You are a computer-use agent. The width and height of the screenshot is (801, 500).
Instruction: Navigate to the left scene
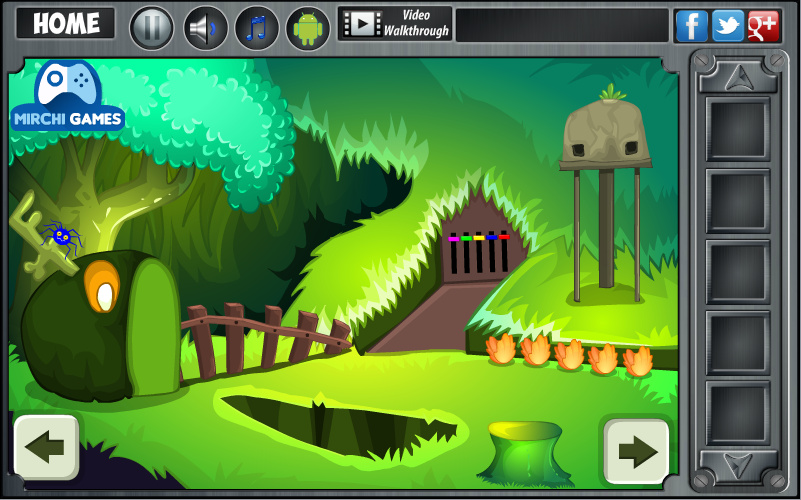[x=46, y=447]
